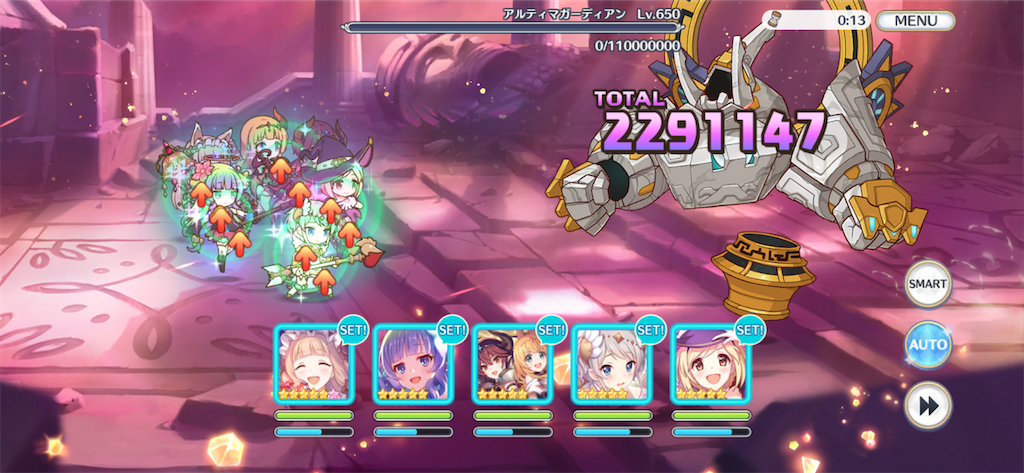The width and height of the screenshot is (1024, 473).
Task: Trigger the purple-haired girl's skill portrait
Action: point(412,363)
